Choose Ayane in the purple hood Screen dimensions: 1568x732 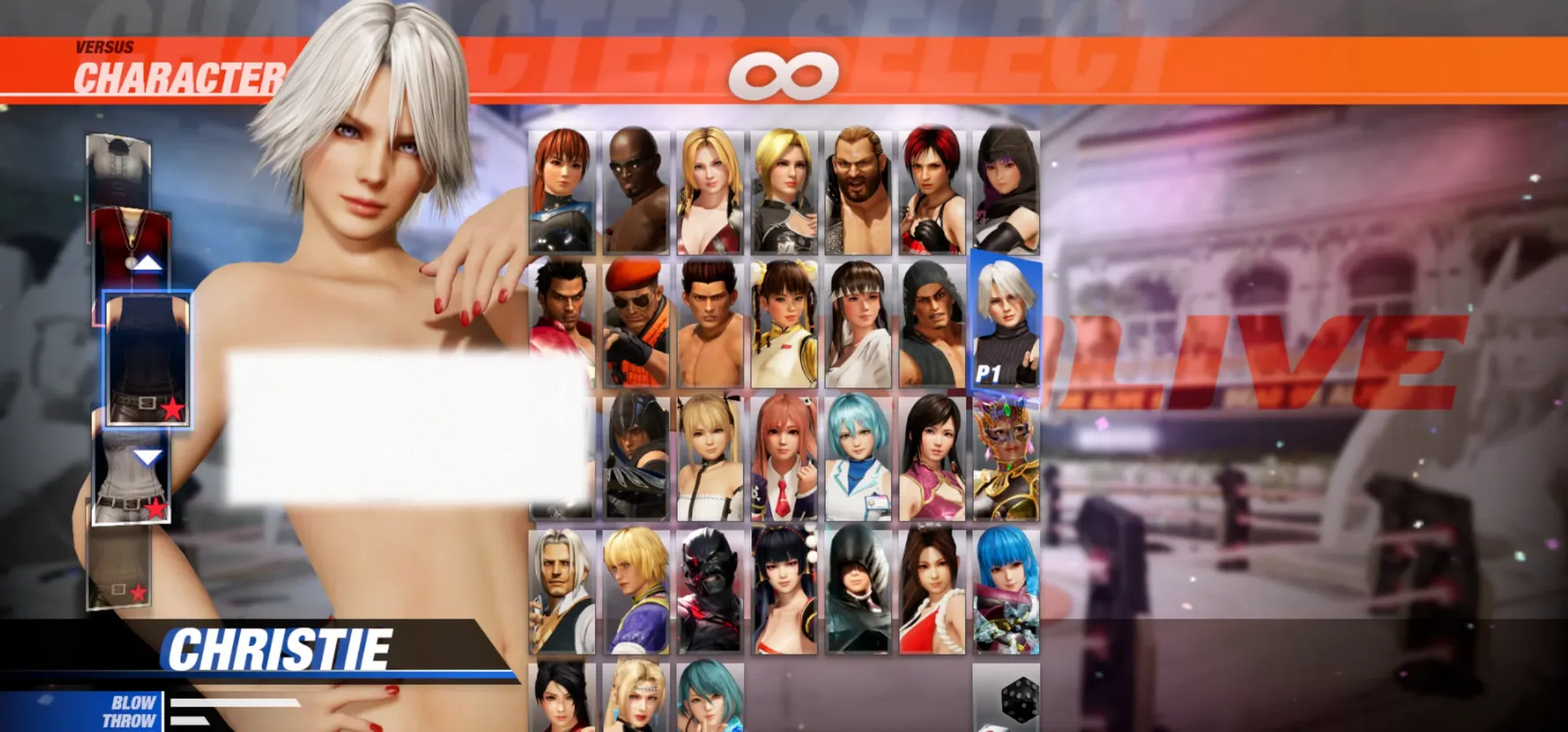pyautogui.click(x=1007, y=191)
